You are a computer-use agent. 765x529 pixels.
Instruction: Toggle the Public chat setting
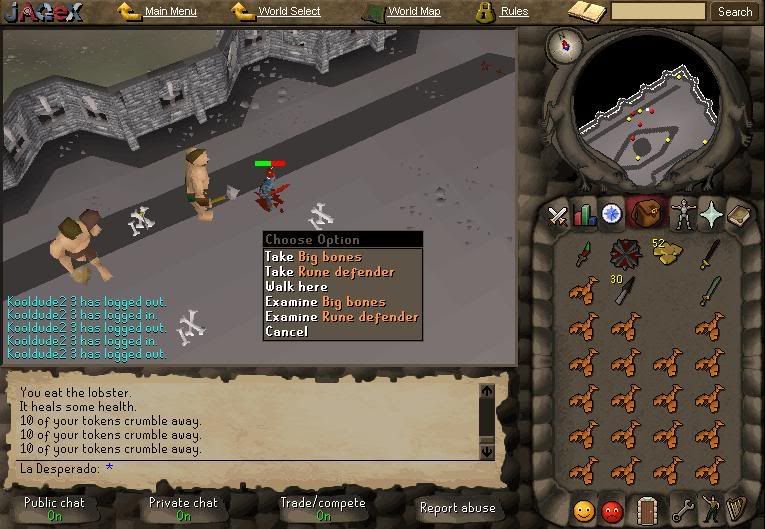(x=54, y=508)
